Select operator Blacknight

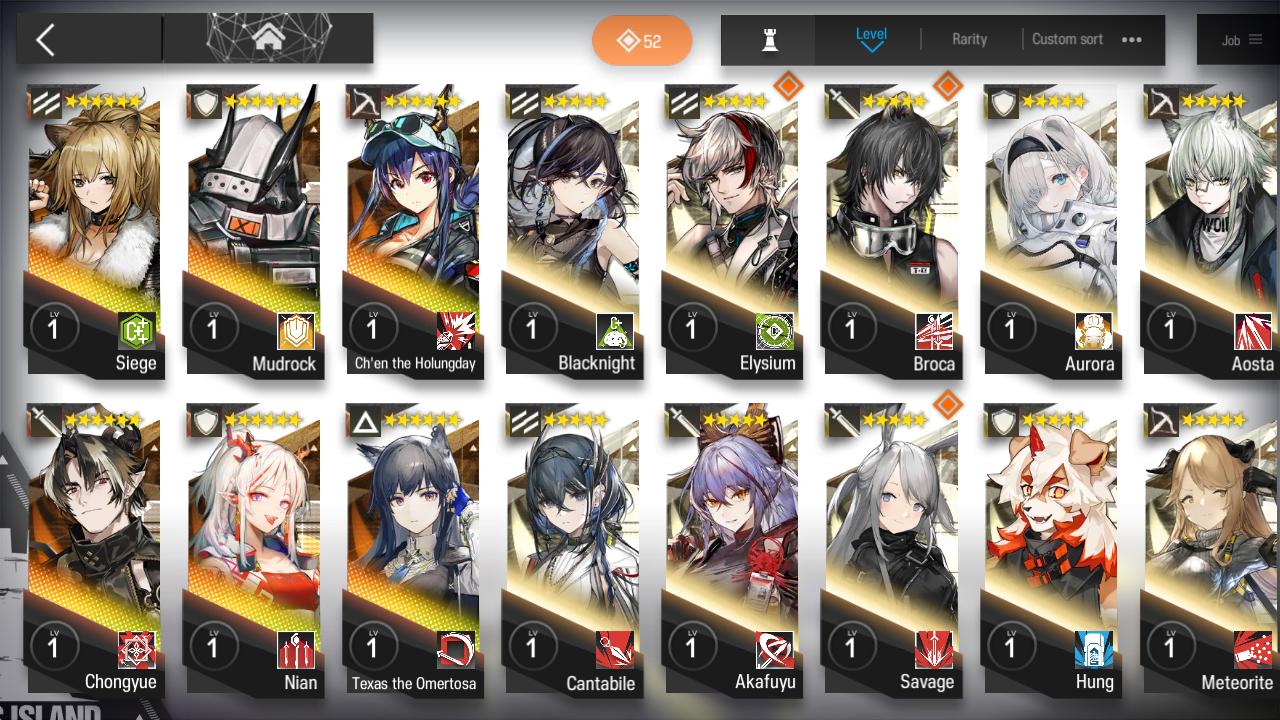[573, 230]
